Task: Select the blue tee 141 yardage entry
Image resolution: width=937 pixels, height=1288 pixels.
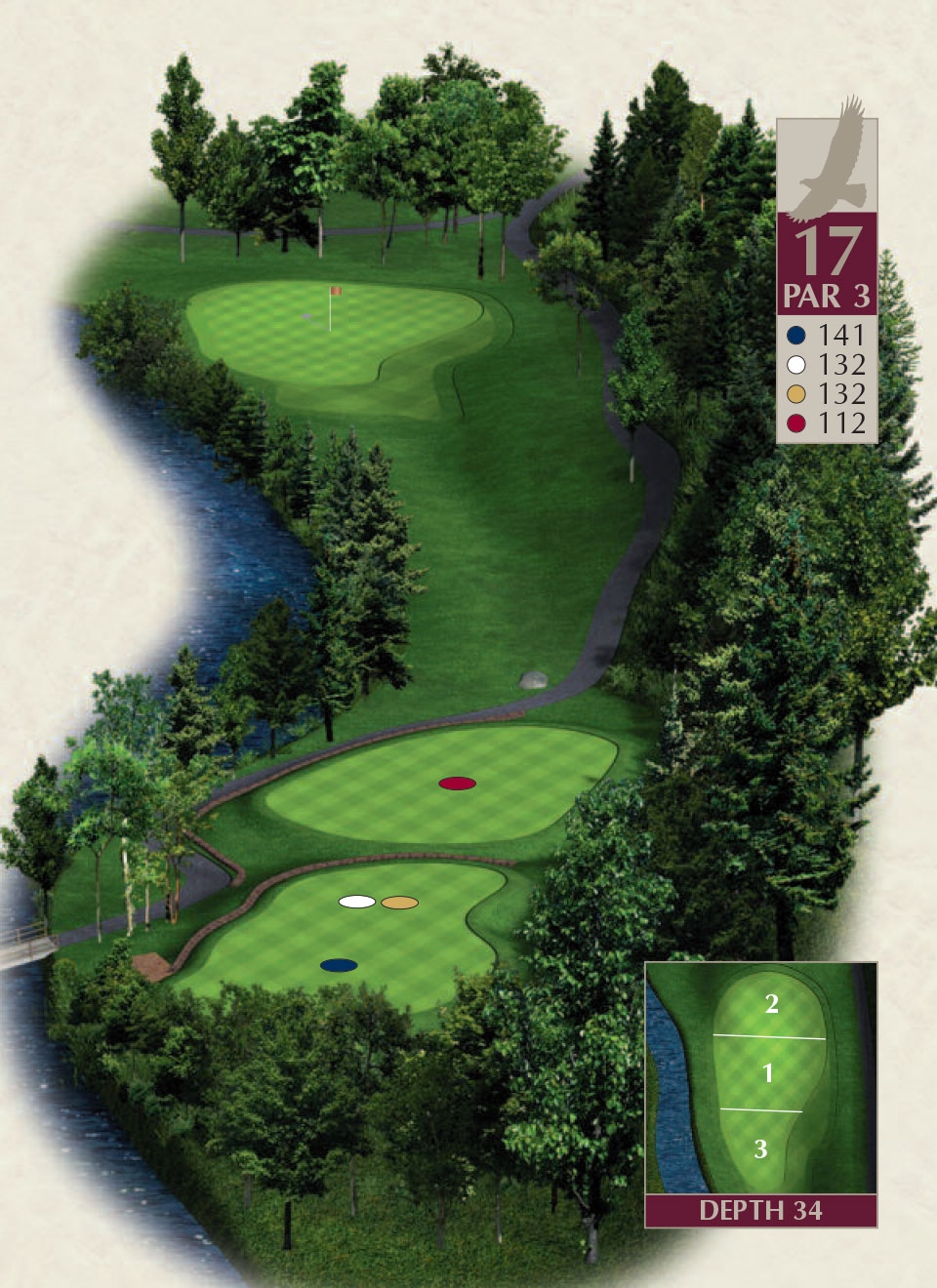Action: coord(828,335)
